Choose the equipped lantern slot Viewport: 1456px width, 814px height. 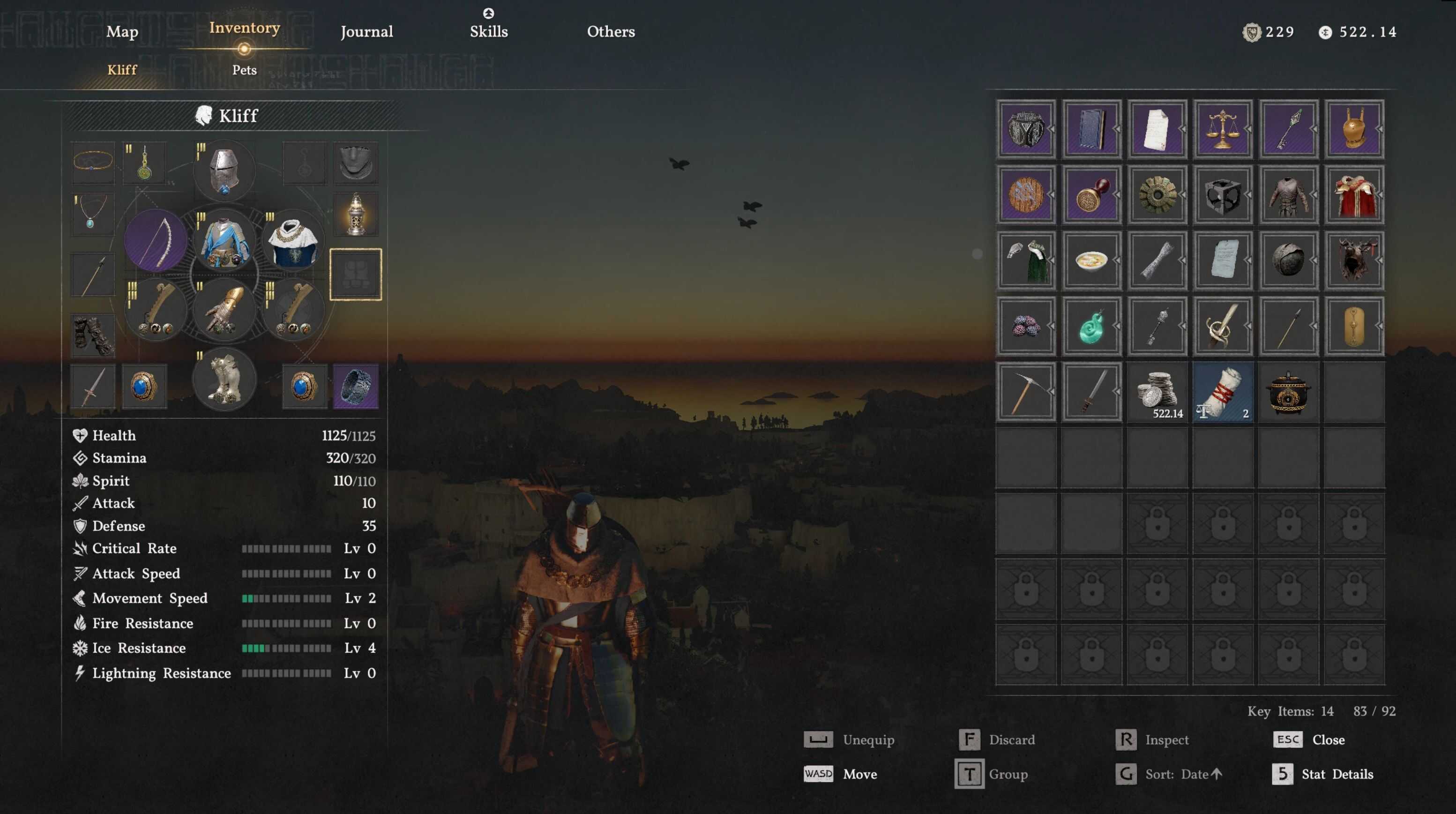(356, 215)
